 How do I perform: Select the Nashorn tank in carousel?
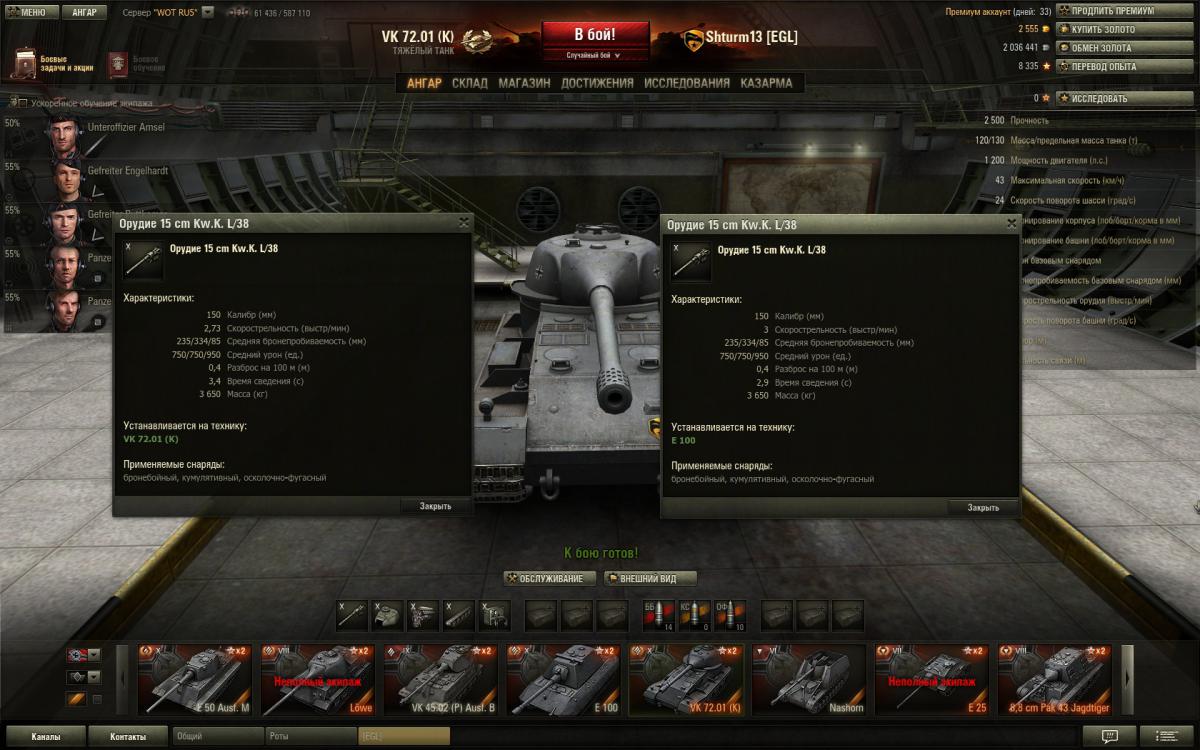click(808, 680)
